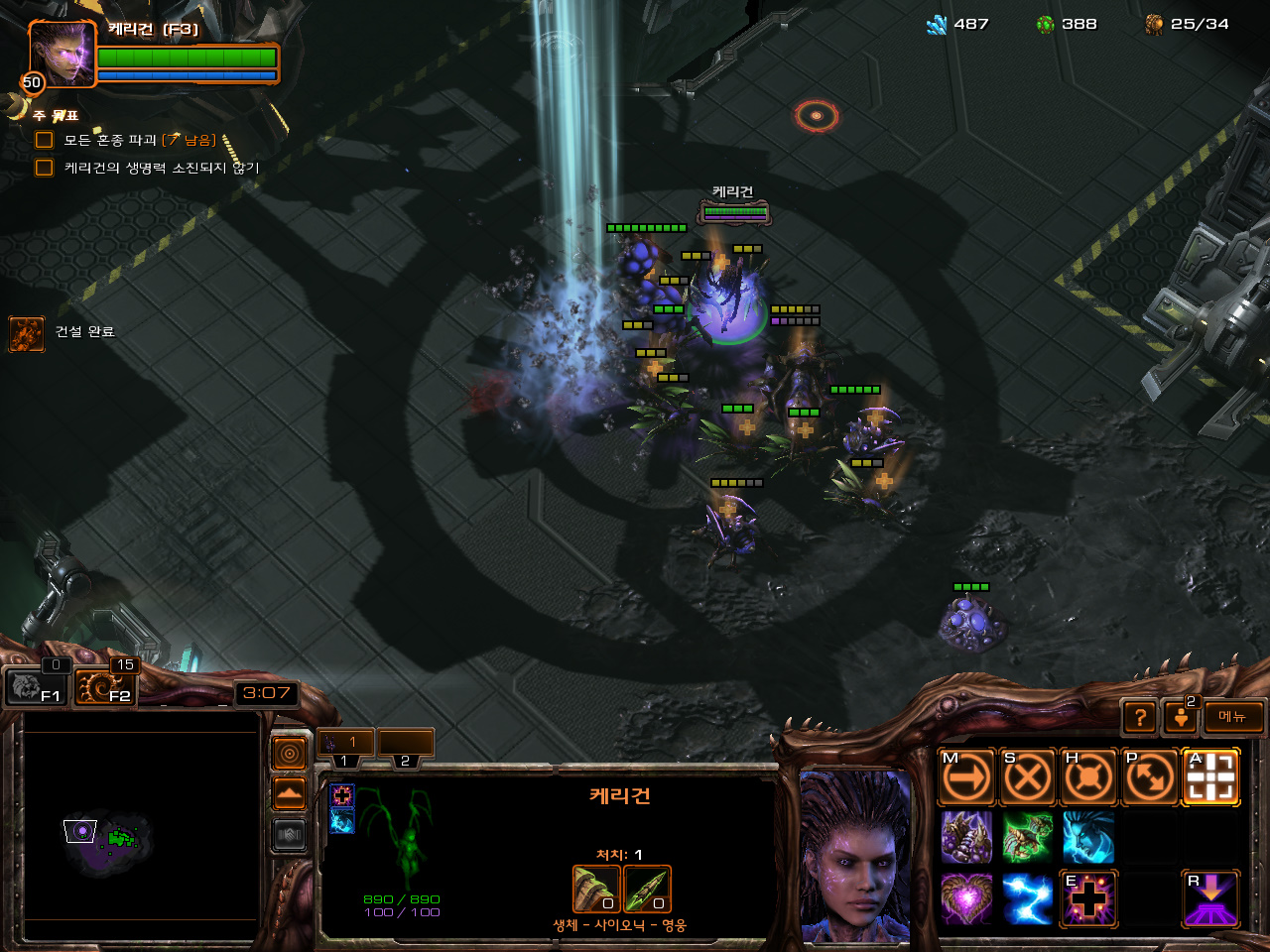Click the minimap ping signal button
This screenshot has width=1270, height=952.
289,755
